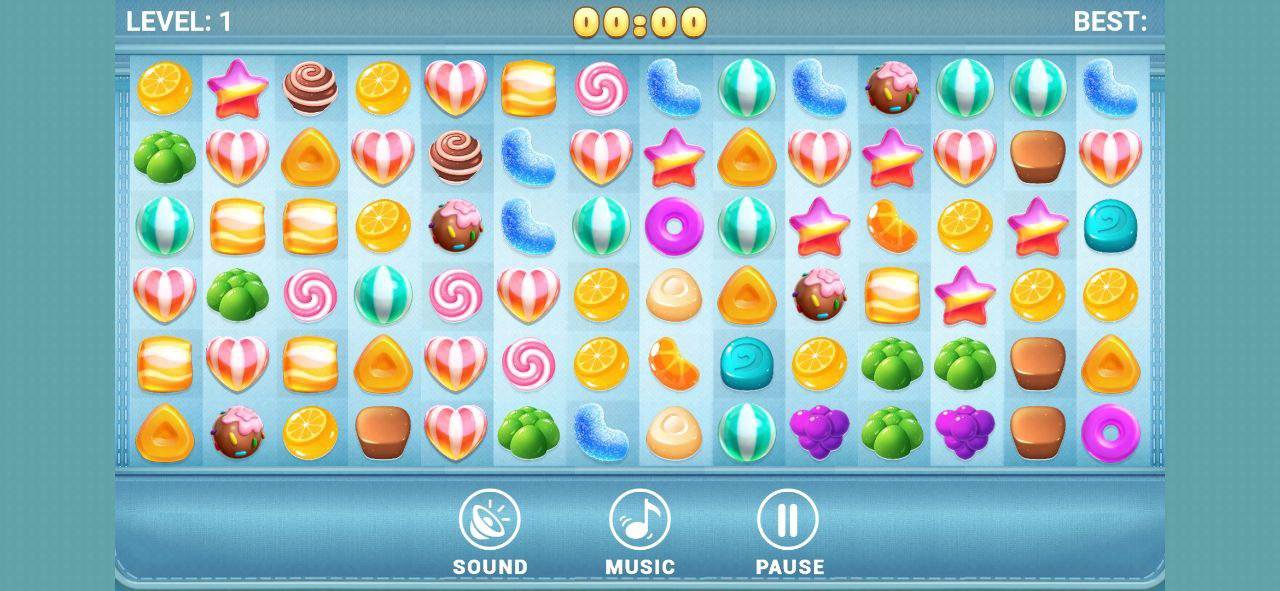Pick the chocolate swirl candy beside the star

[x=310, y=88]
